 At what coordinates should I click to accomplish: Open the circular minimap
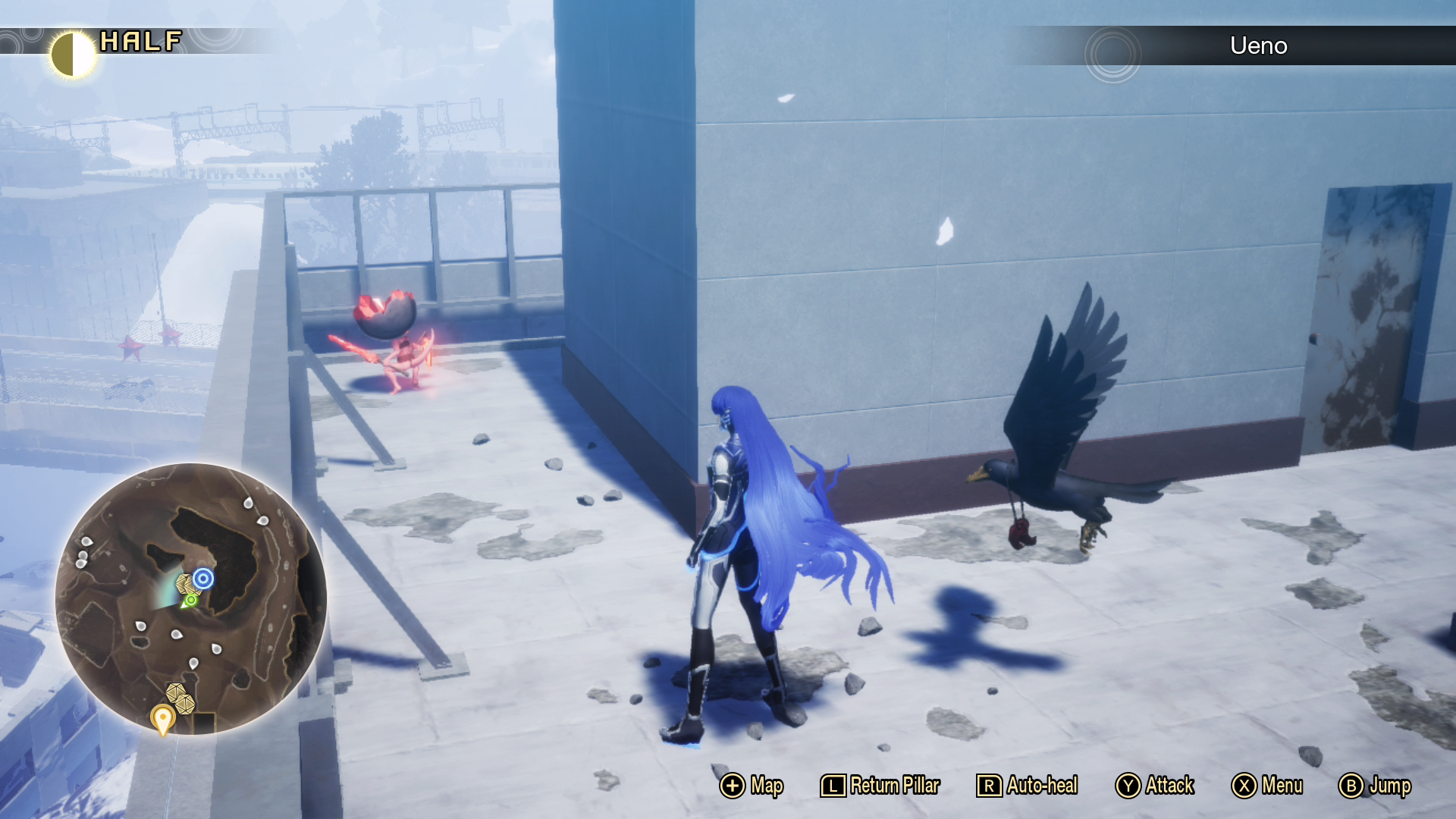(191, 598)
